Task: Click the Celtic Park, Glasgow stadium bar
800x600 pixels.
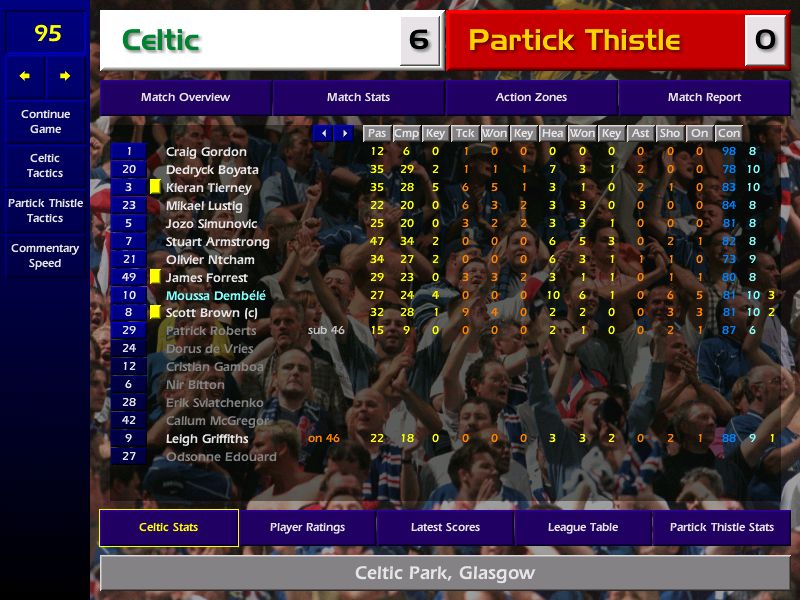Action: click(x=445, y=574)
